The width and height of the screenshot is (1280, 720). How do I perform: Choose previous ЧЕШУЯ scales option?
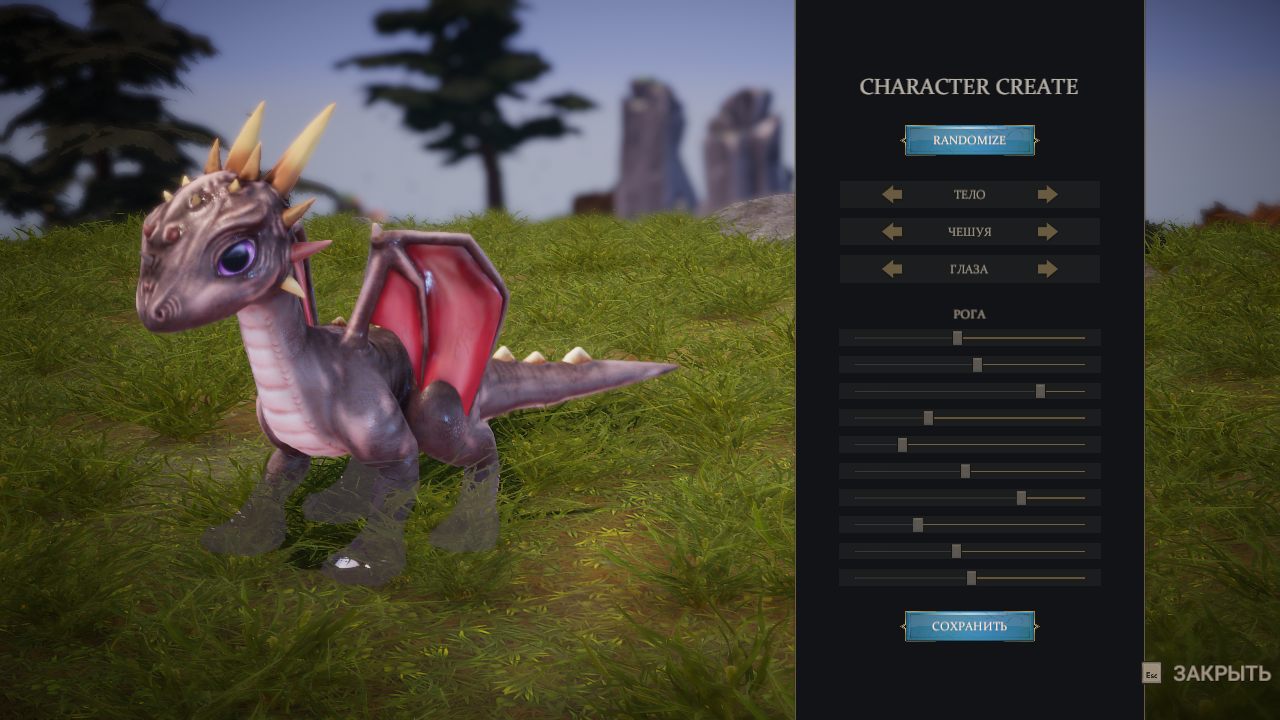coord(892,232)
